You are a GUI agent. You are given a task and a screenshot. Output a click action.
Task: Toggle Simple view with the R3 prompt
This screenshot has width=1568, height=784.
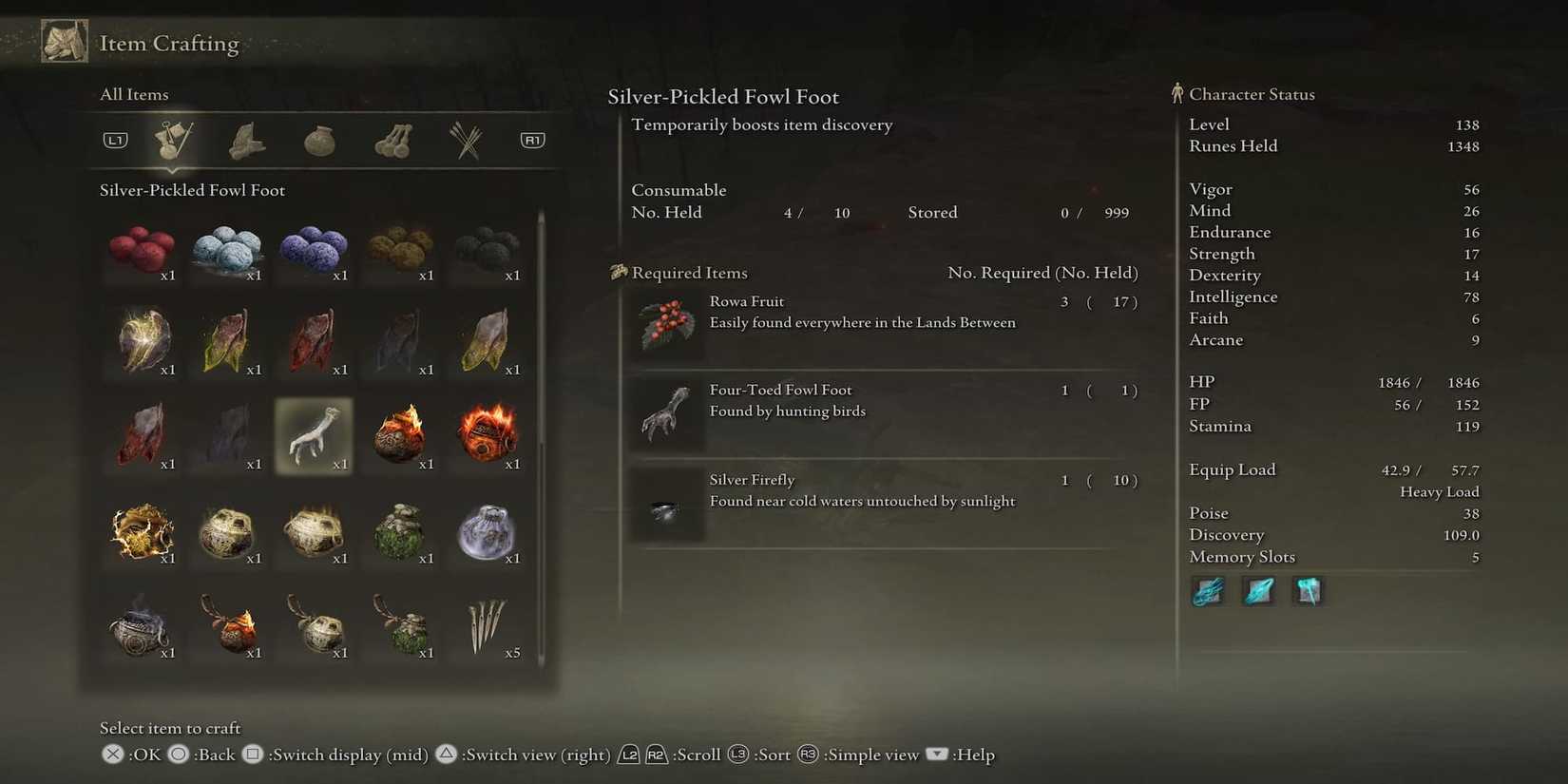(809, 754)
